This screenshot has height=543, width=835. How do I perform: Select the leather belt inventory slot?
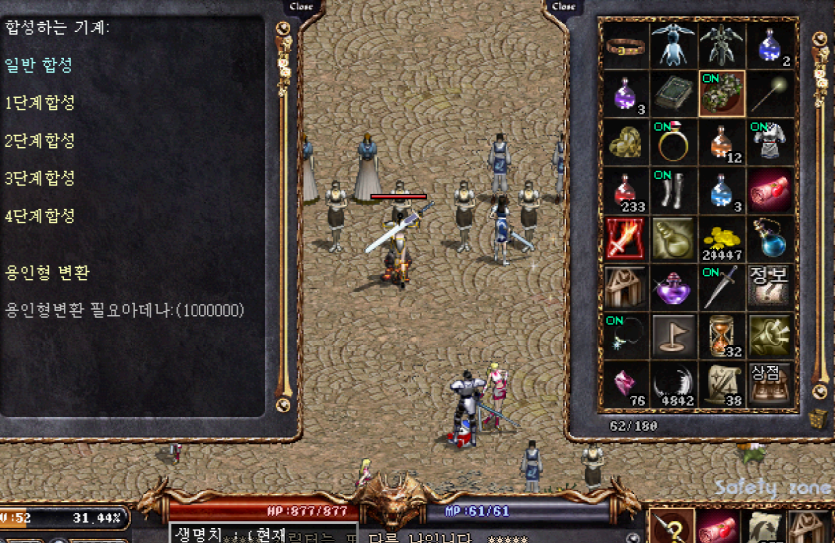(x=627, y=44)
